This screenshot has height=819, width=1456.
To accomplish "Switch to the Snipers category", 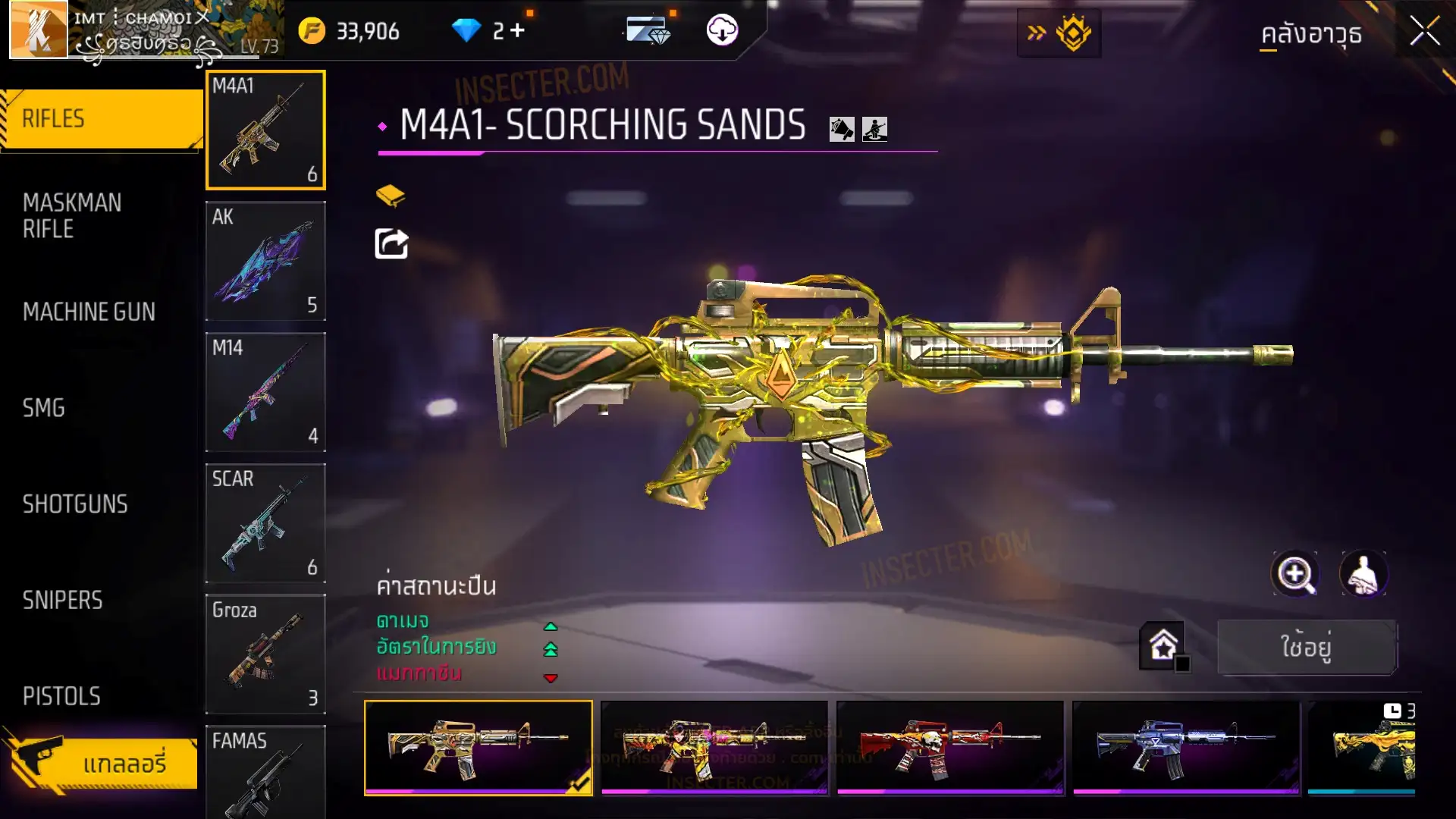I will pos(62,601).
